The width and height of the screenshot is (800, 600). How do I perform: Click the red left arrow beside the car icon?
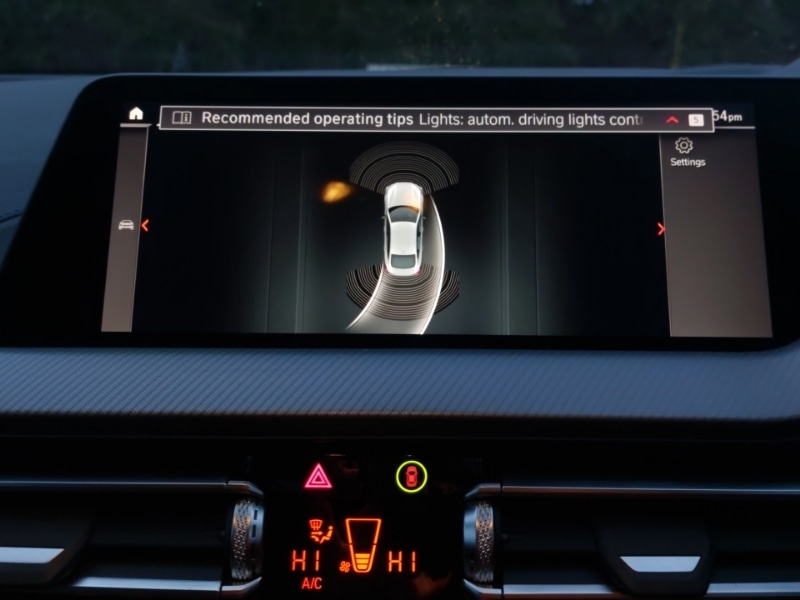point(145,225)
